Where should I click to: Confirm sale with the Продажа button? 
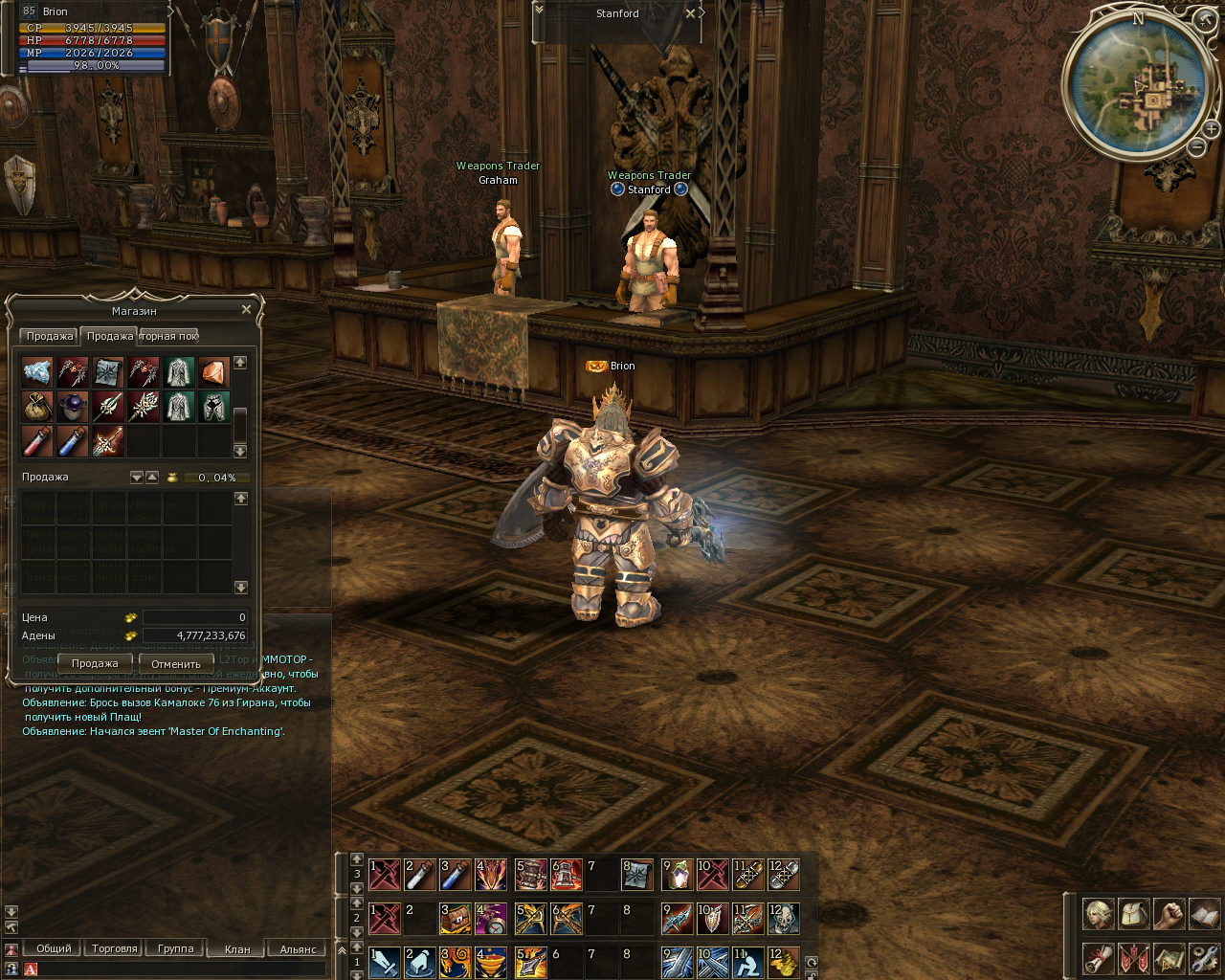95,663
